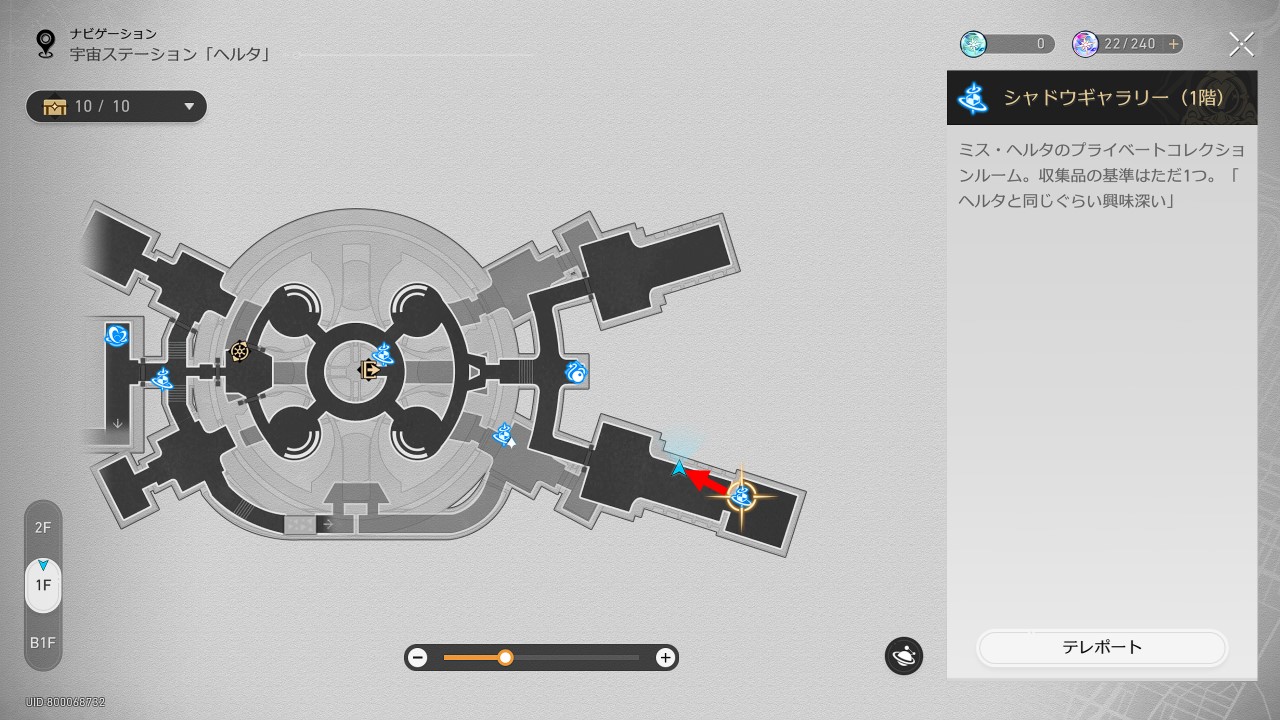Image resolution: width=1280 pixels, height=720 pixels.
Task: Select the space anchor with sparkle marker
Action: point(504,435)
